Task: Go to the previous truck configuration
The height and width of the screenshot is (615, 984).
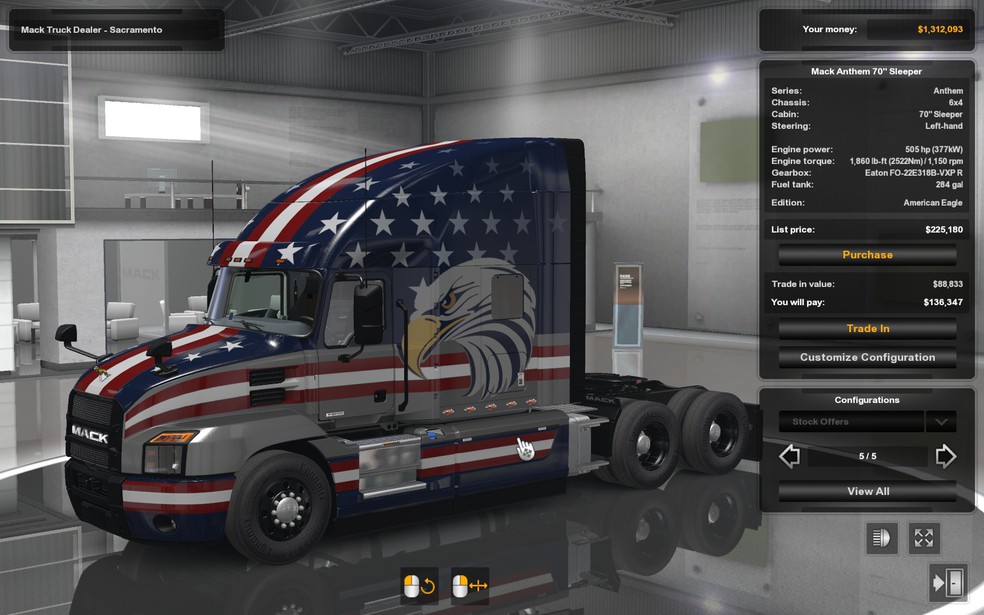Action: tap(790, 457)
